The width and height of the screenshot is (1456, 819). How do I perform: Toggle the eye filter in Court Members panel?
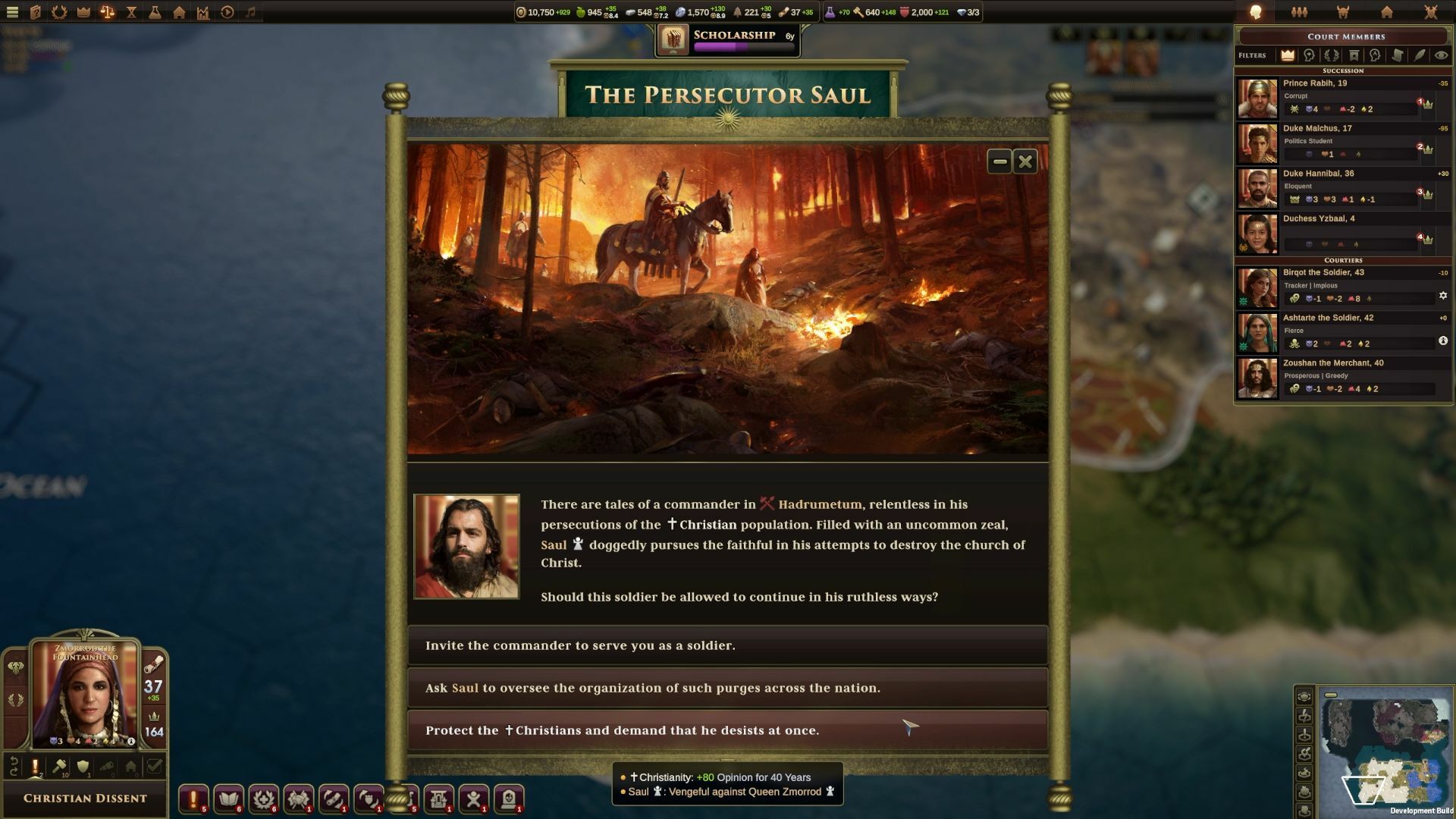(x=1440, y=55)
